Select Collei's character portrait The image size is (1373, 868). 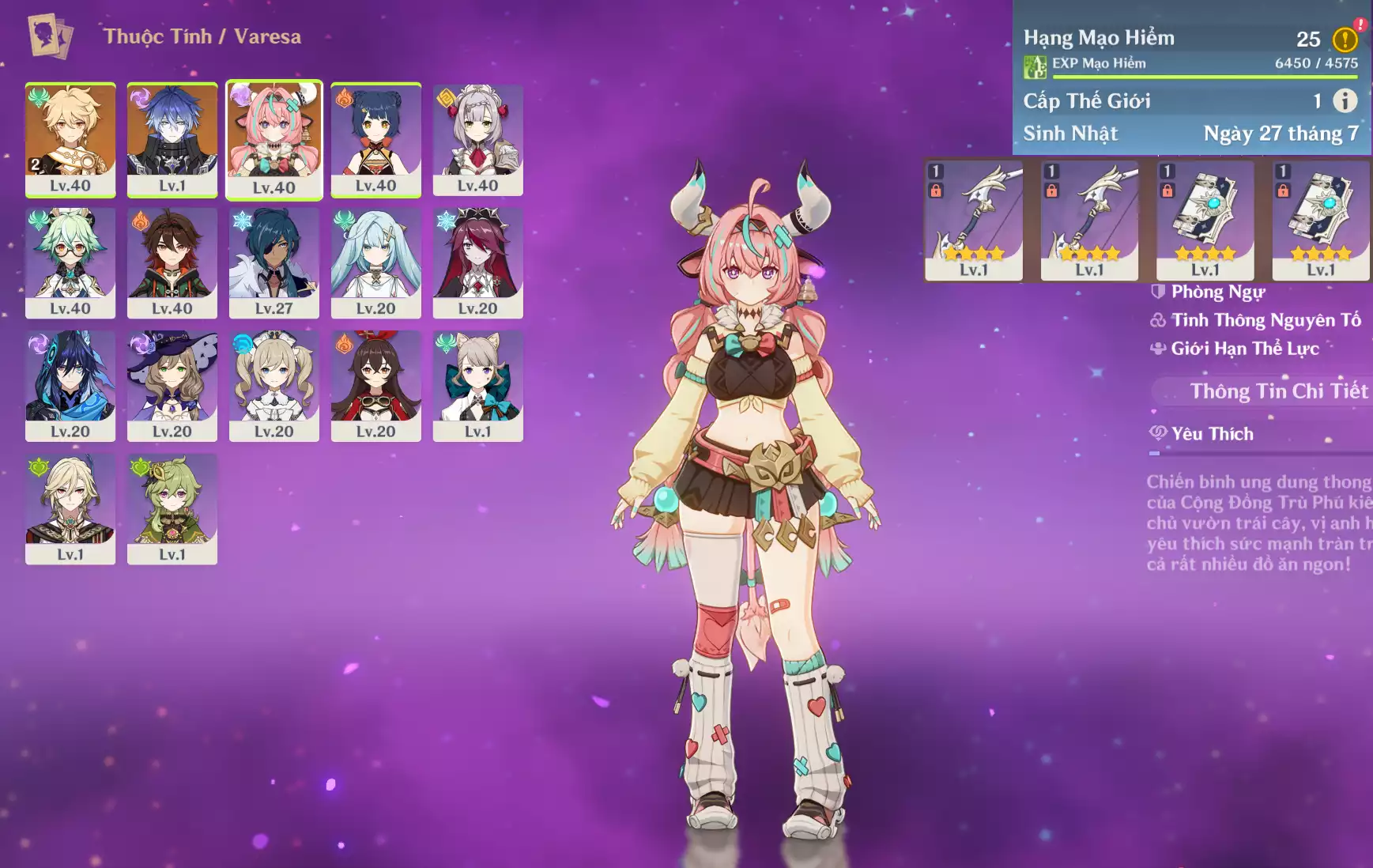[x=172, y=508]
